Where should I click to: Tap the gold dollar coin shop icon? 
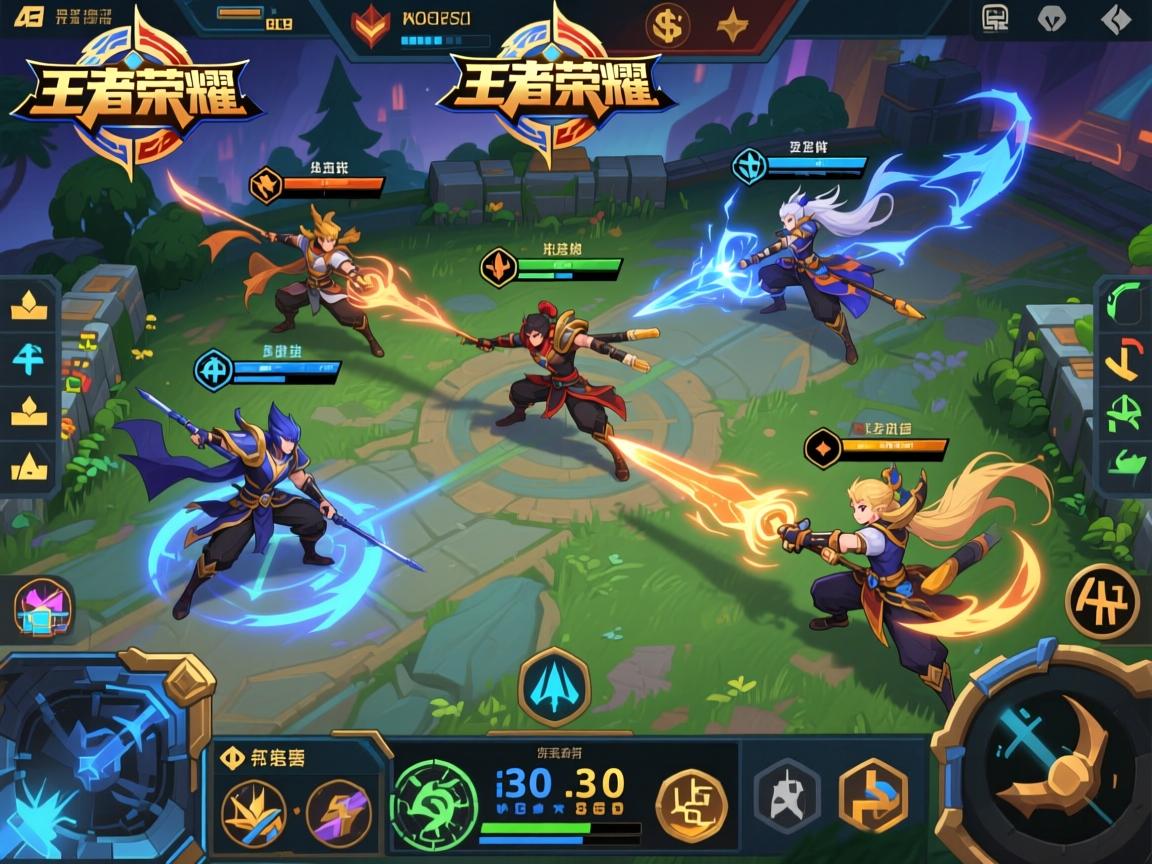(x=668, y=25)
